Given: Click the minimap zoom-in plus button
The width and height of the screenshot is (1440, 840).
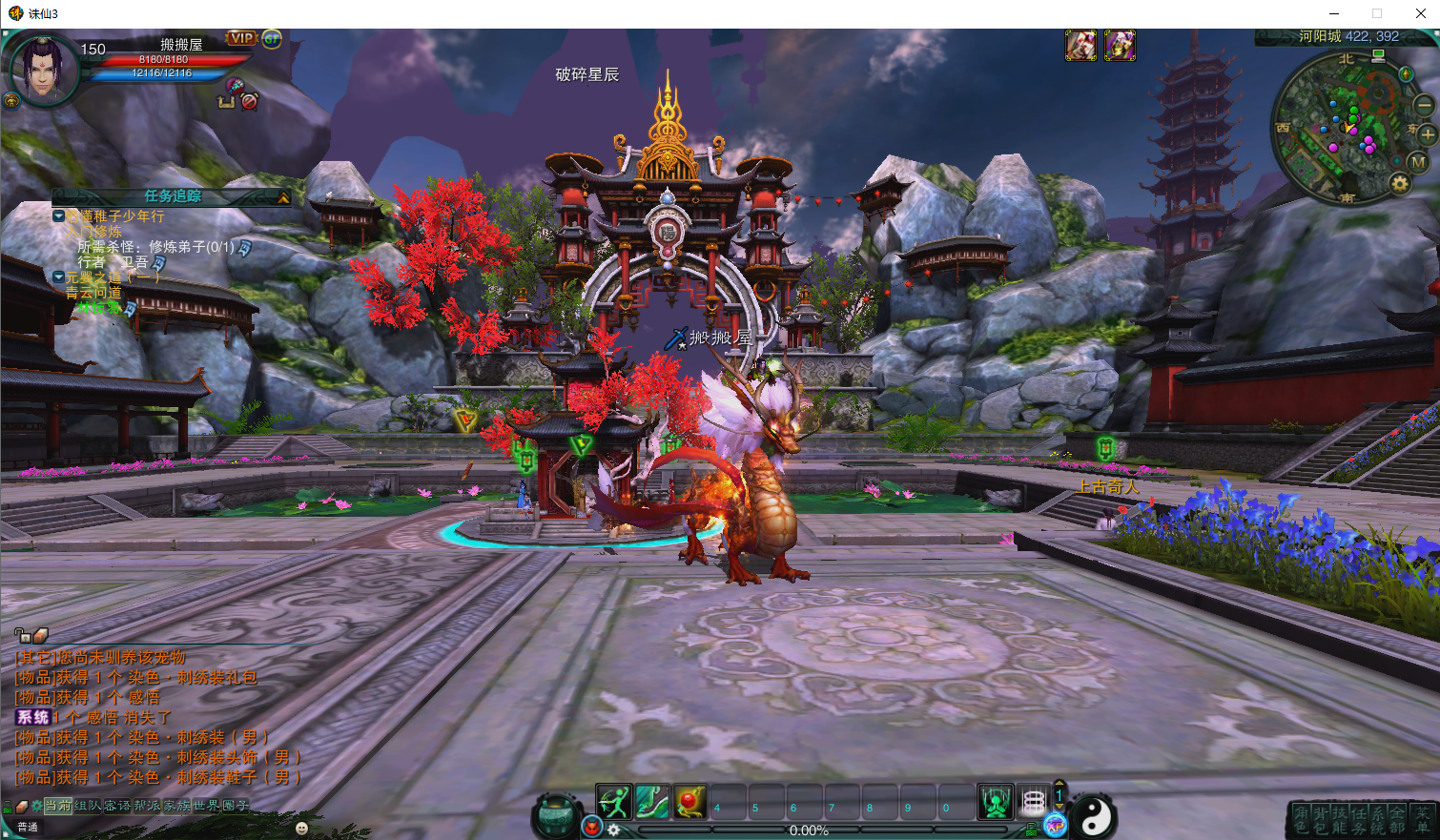Looking at the screenshot, I should 1428,134.
